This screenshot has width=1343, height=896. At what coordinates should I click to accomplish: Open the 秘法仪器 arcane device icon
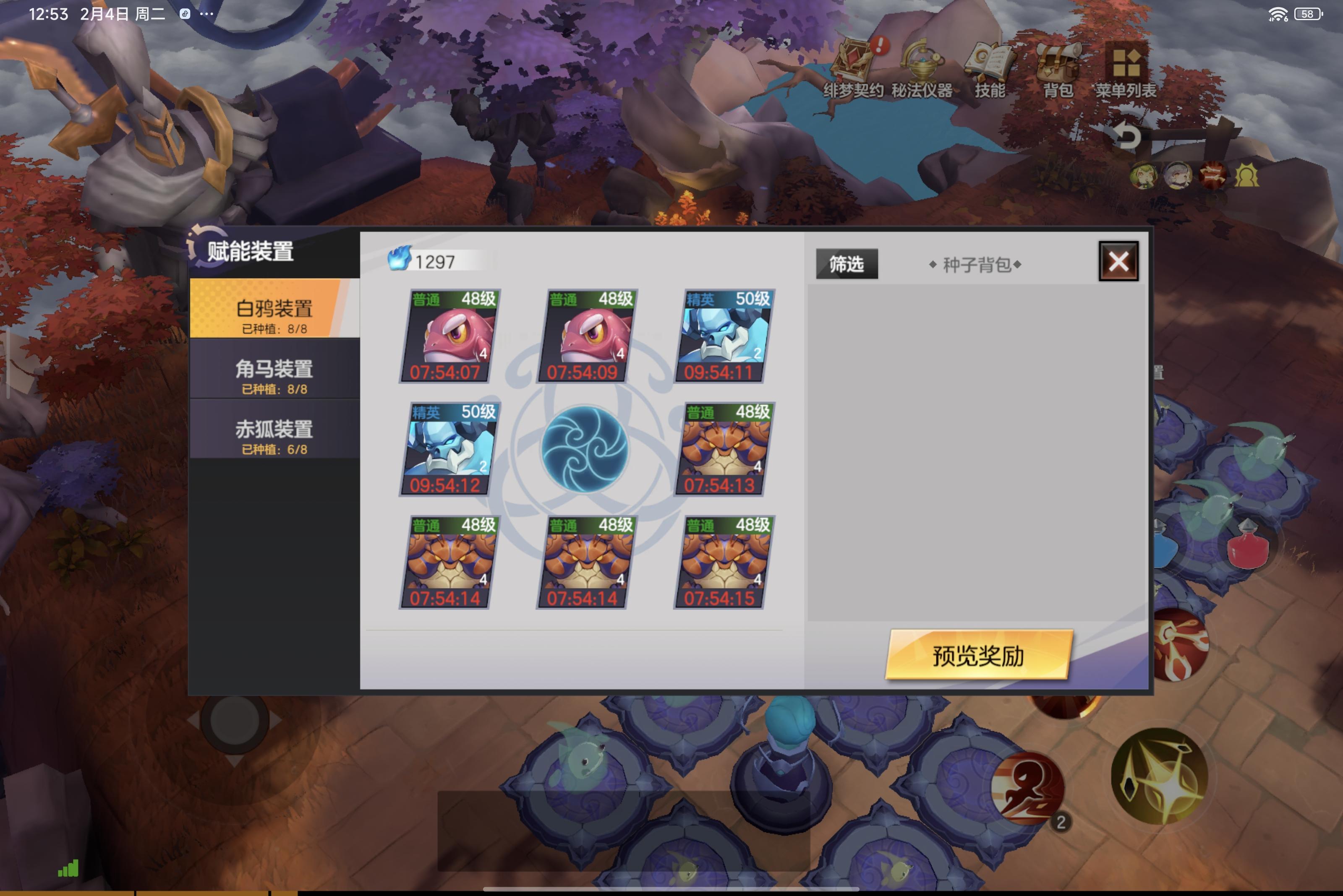[923, 63]
